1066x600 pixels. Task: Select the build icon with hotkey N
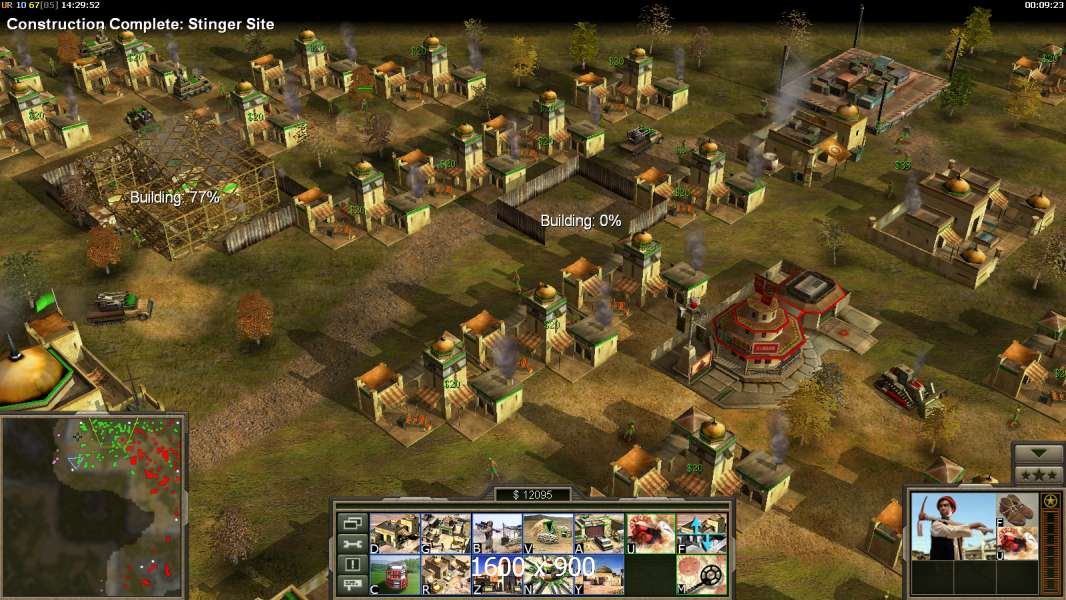(x=548, y=575)
